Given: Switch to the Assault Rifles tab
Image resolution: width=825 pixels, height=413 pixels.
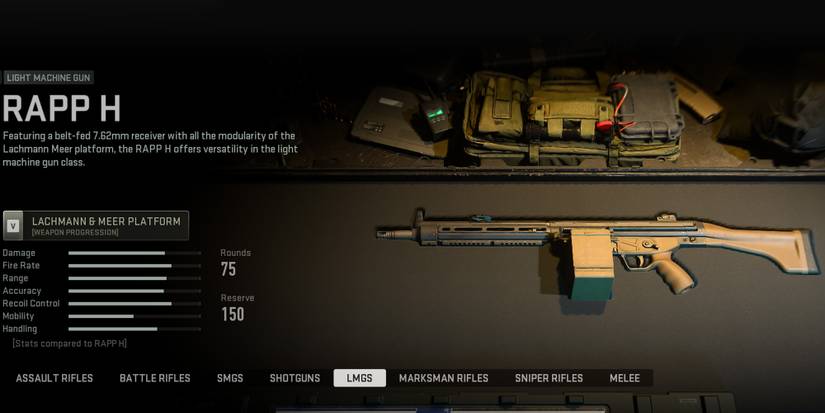Looking at the screenshot, I should pyautogui.click(x=54, y=378).
